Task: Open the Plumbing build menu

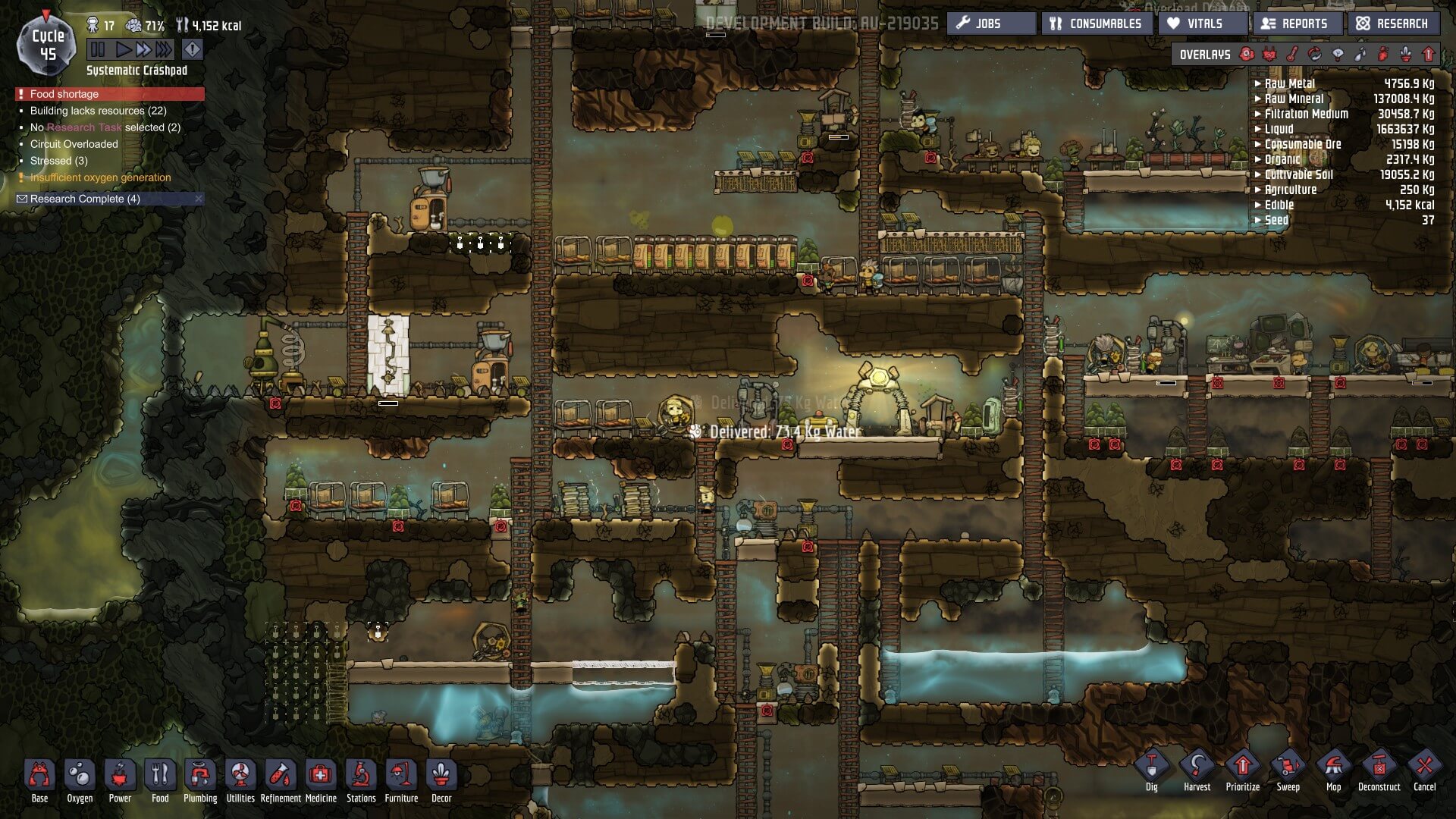Action: [x=200, y=779]
